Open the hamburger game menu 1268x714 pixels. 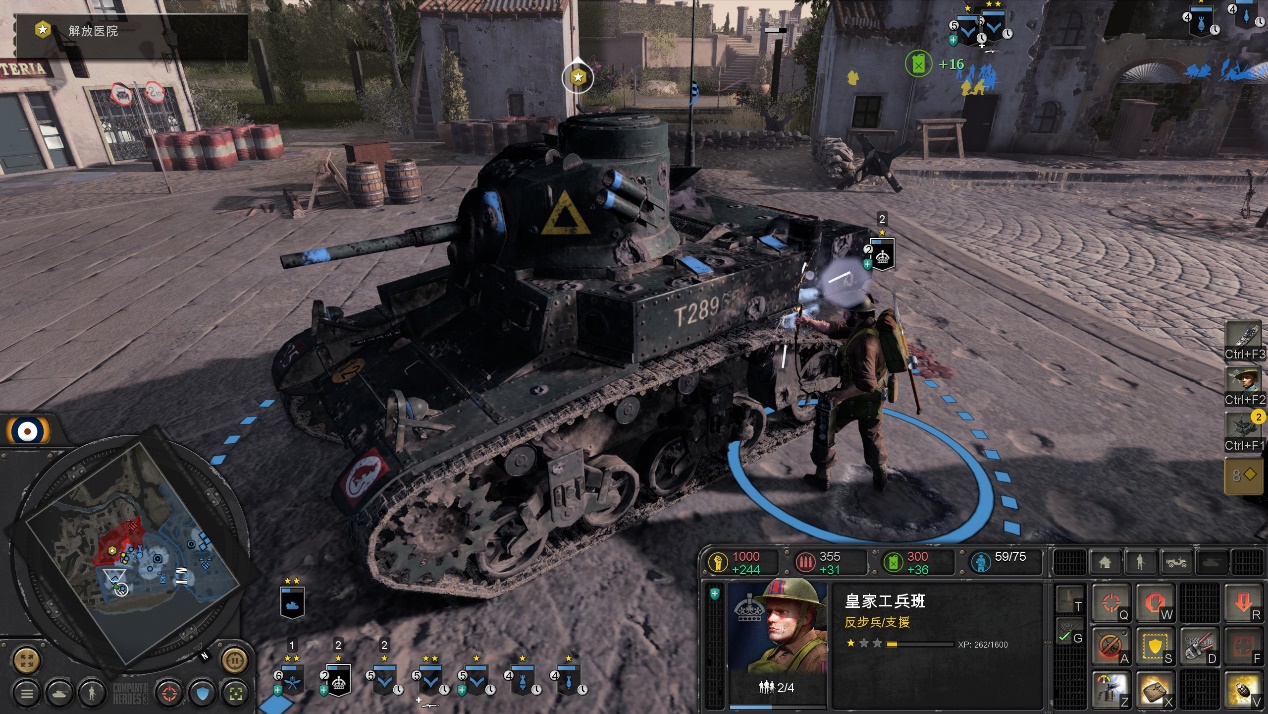click(x=27, y=692)
